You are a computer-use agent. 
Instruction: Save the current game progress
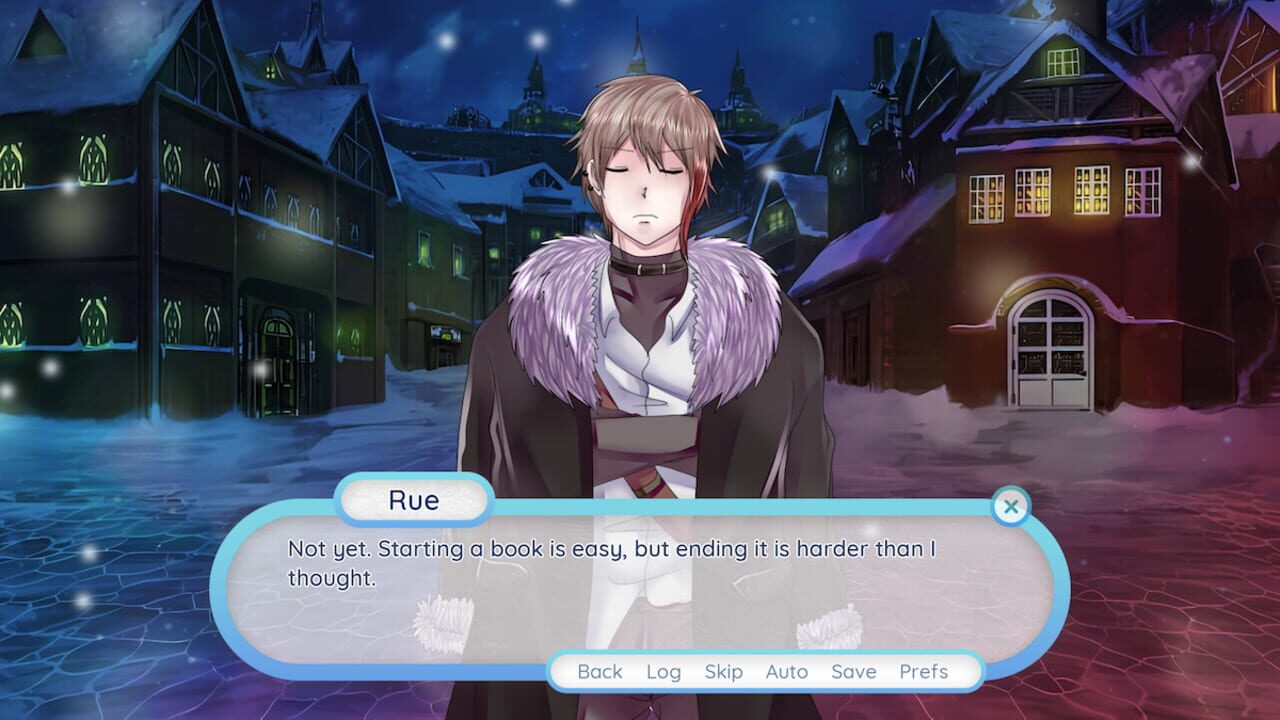click(855, 672)
